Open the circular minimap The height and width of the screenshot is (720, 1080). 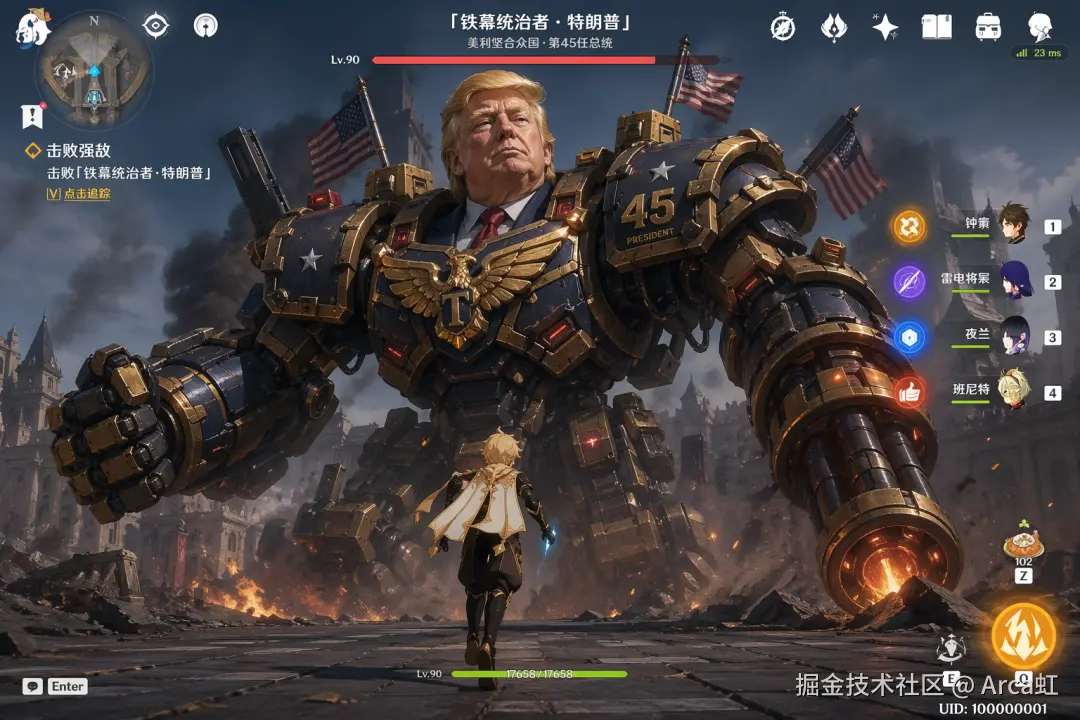tap(94, 70)
